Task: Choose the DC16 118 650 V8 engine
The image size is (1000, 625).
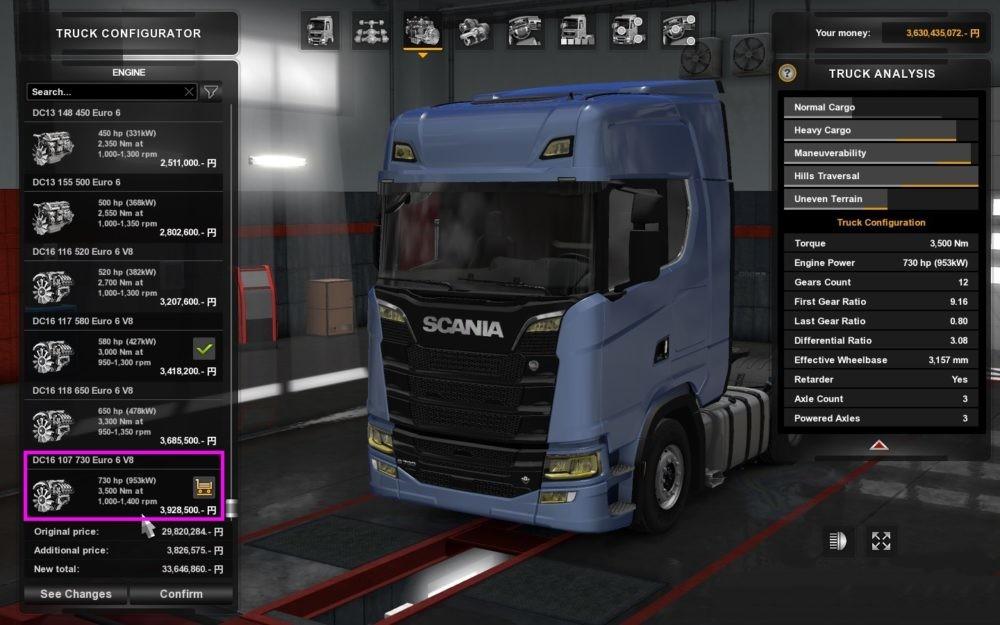Action: [125, 422]
